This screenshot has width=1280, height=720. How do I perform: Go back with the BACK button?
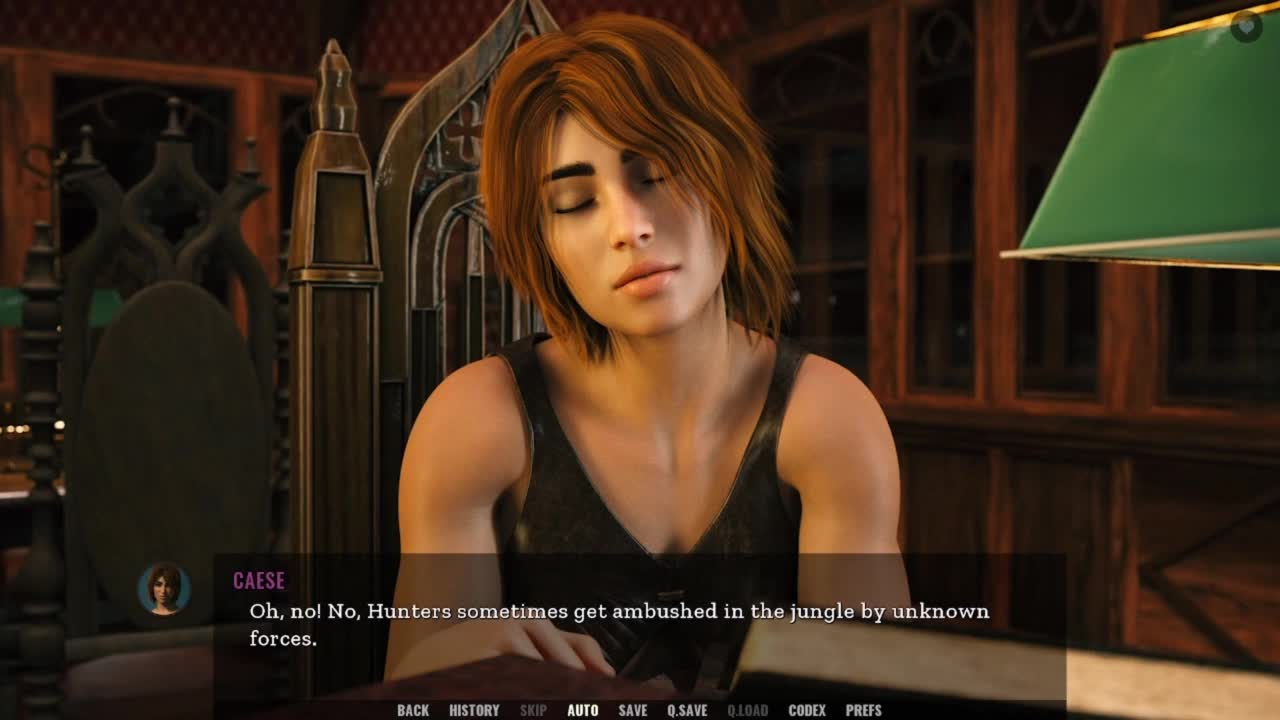pos(412,710)
